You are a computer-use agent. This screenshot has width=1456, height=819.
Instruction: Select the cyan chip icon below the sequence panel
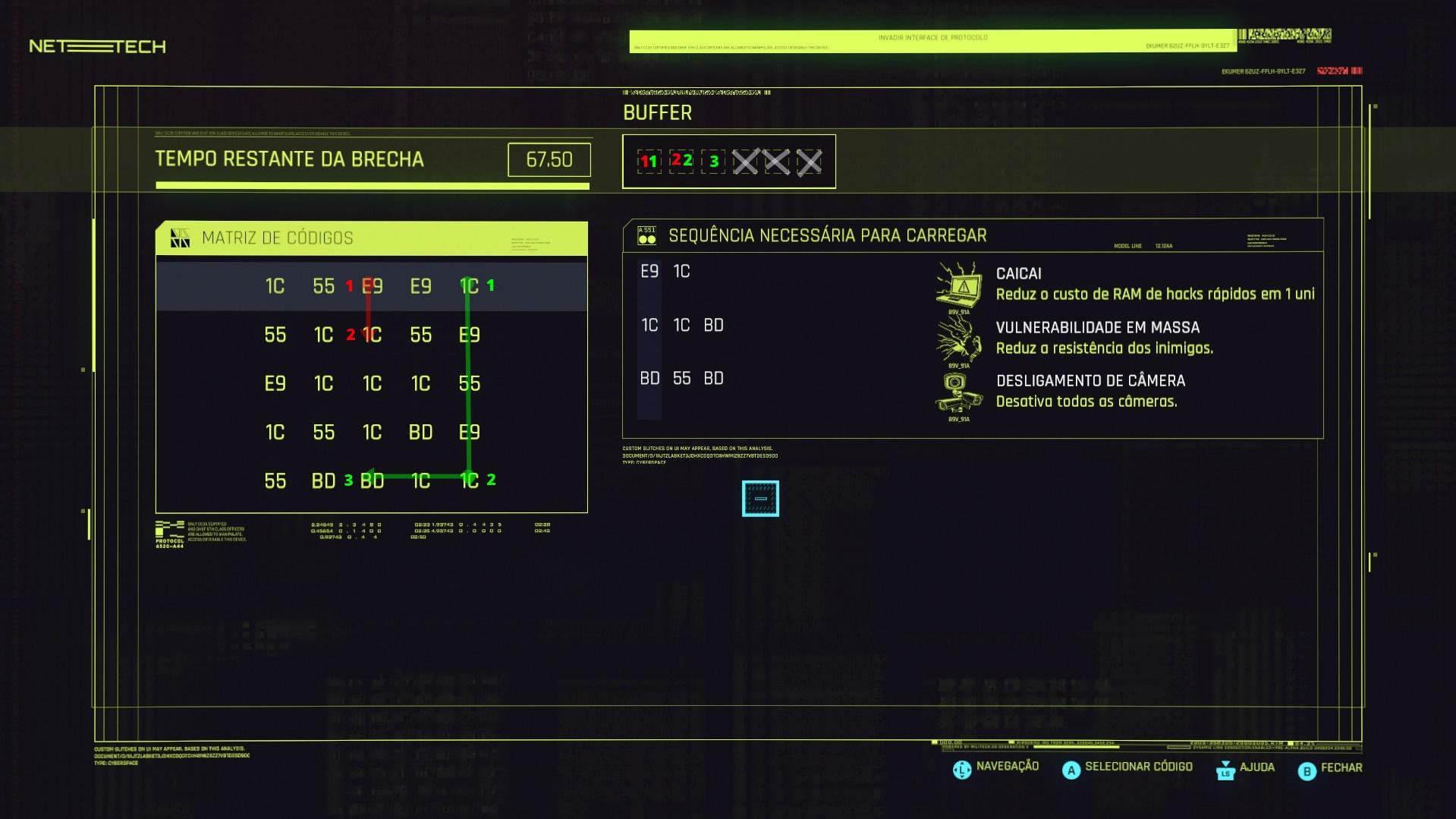coord(761,498)
